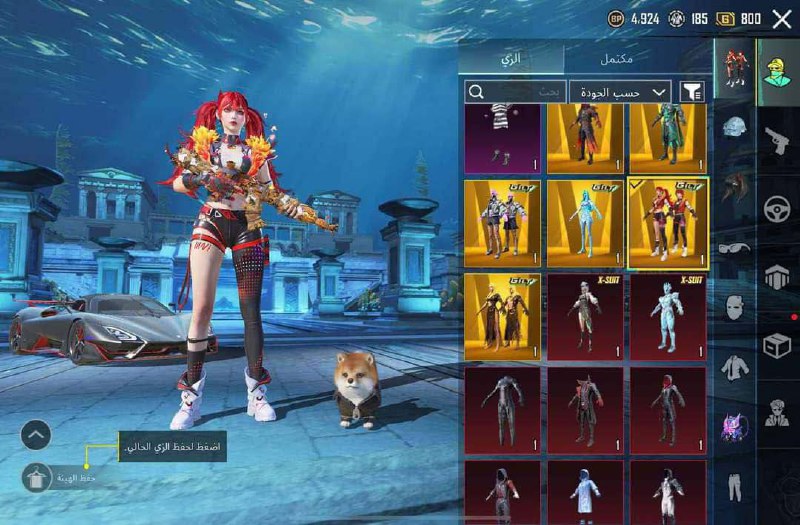
Task: Click the hanger save-outfit button
Action: pyautogui.click(x=36, y=478)
